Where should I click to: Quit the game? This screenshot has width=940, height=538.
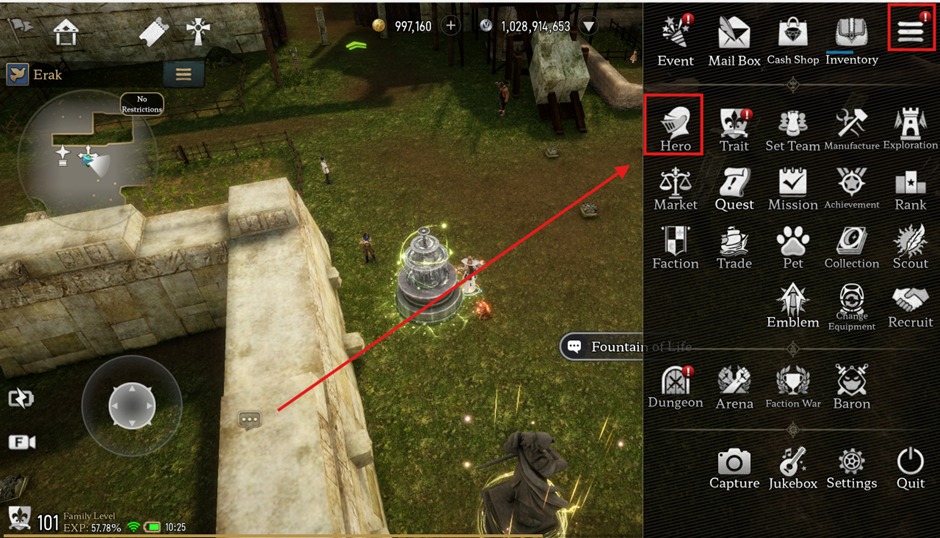(910, 467)
